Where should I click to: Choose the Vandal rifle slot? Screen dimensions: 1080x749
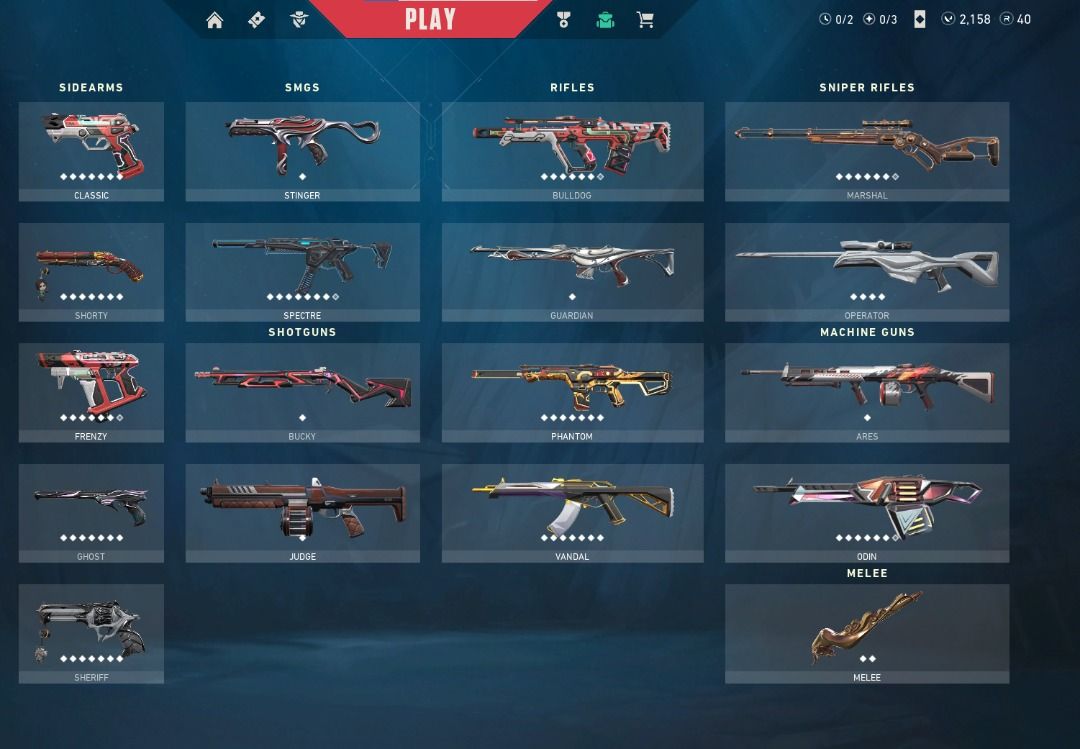click(572, 512)
